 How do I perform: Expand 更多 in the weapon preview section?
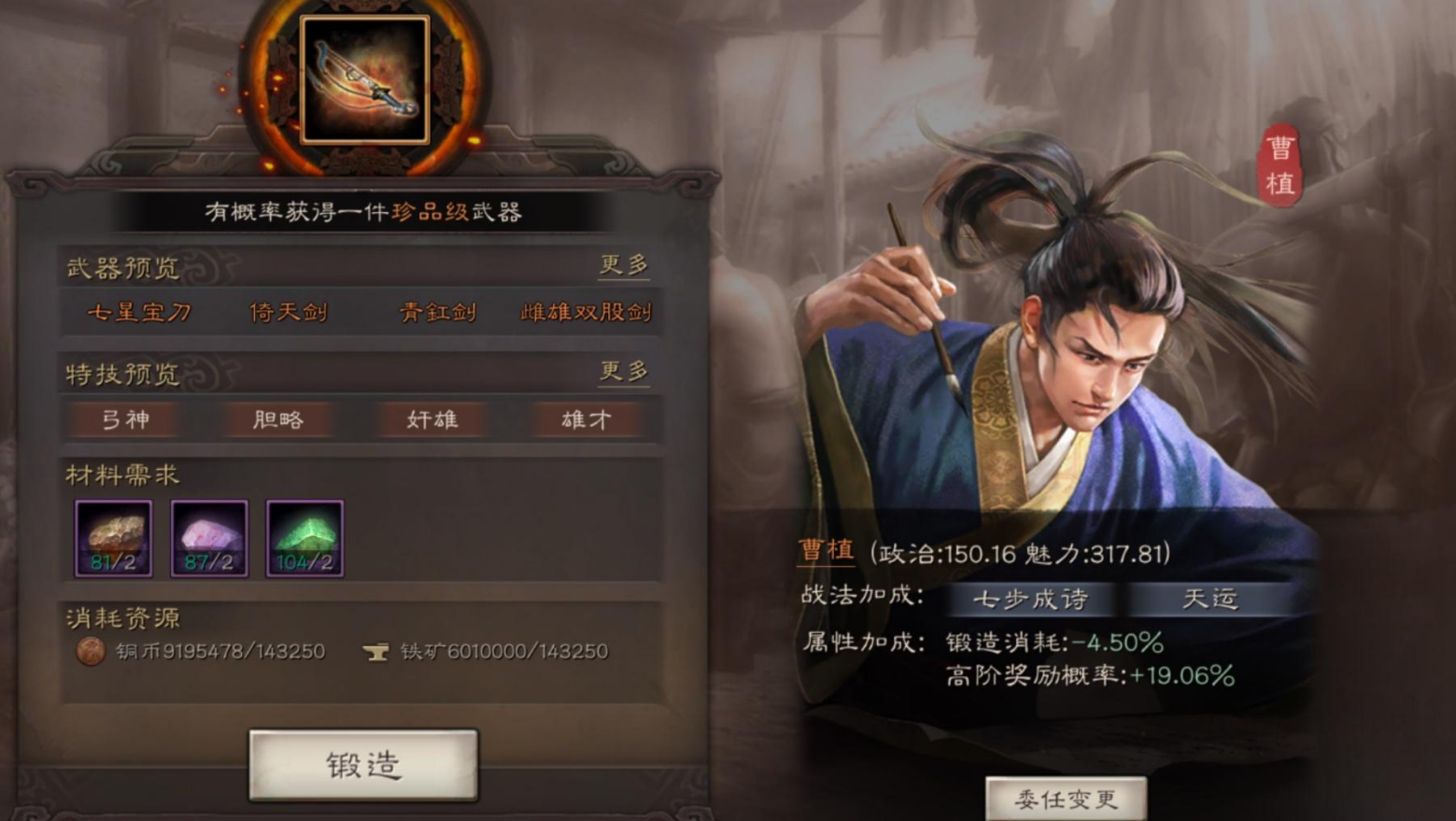(624, 266)
